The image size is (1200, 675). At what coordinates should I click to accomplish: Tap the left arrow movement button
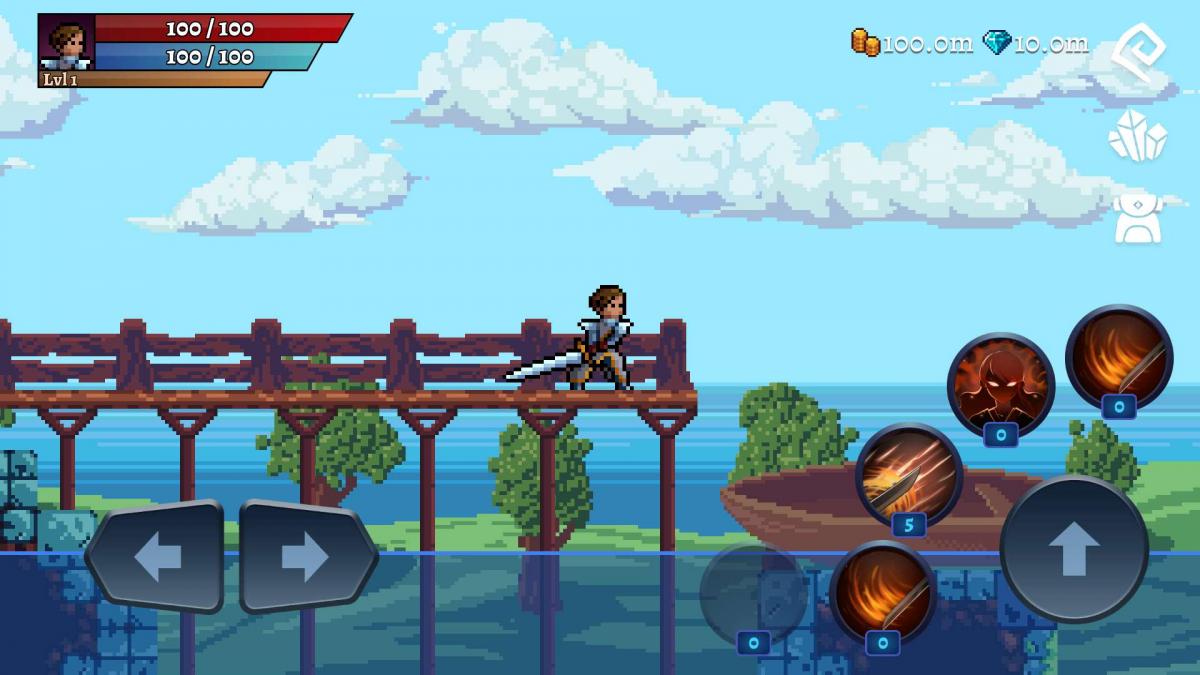156,555
